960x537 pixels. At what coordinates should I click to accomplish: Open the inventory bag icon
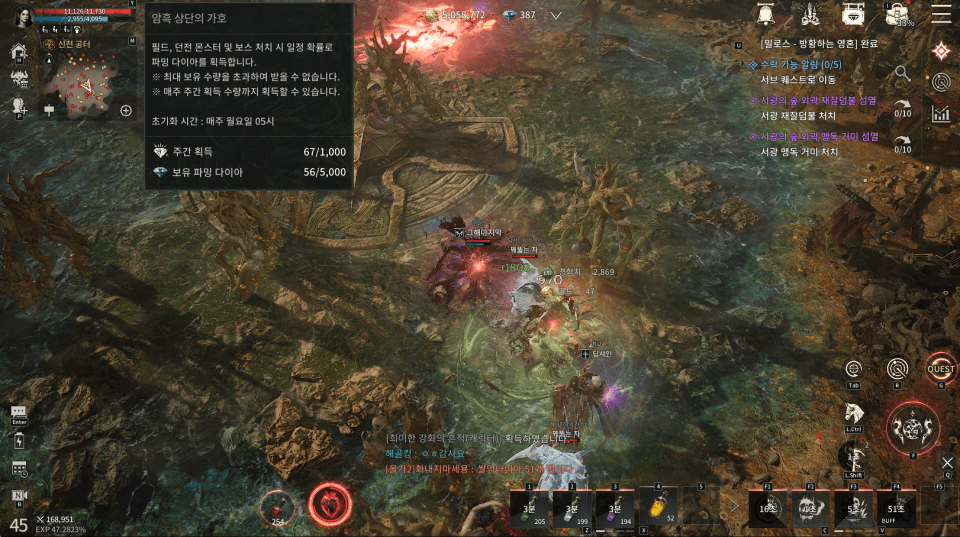point(898,14)
